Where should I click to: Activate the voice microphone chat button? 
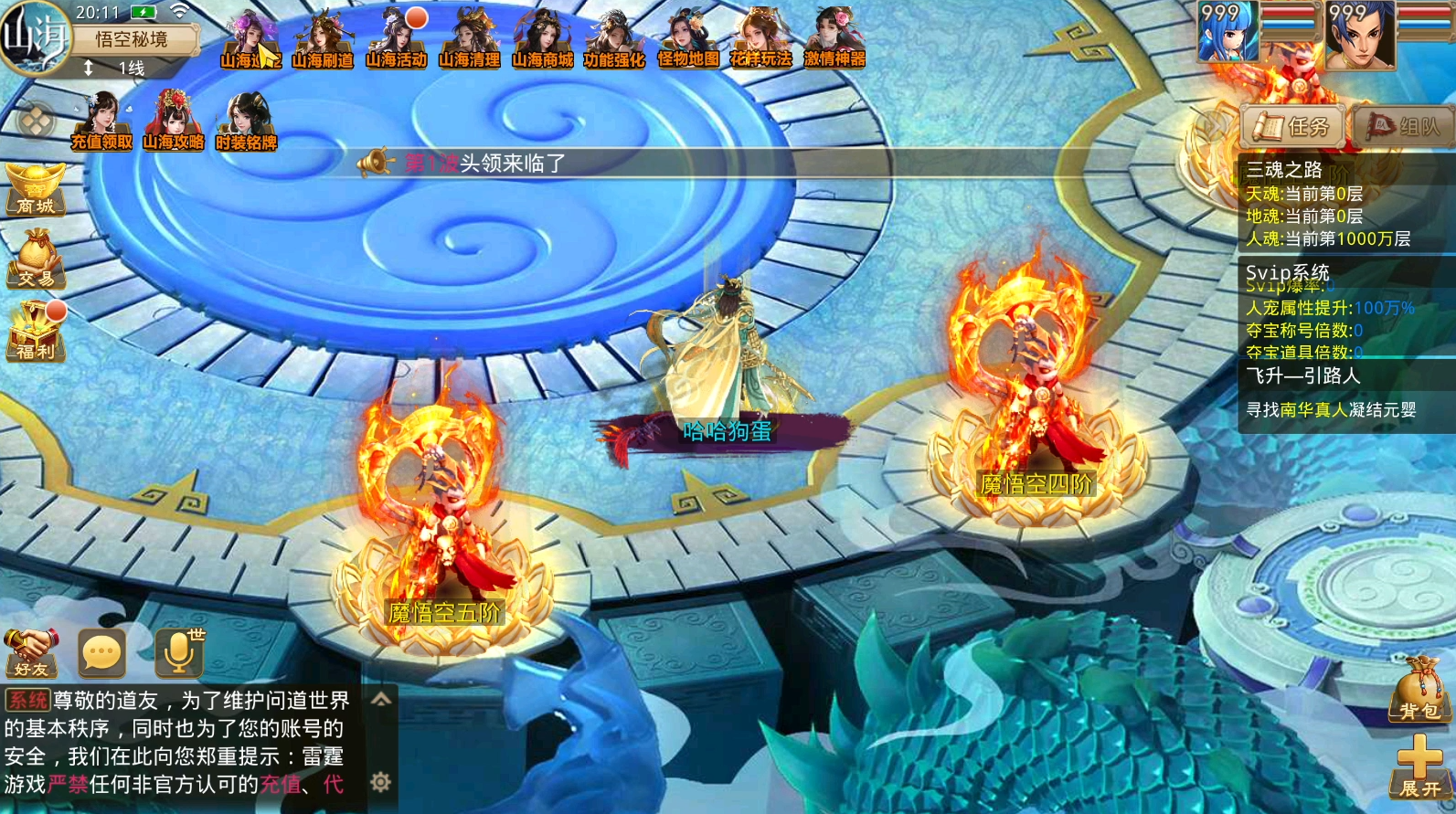point(179,651)
